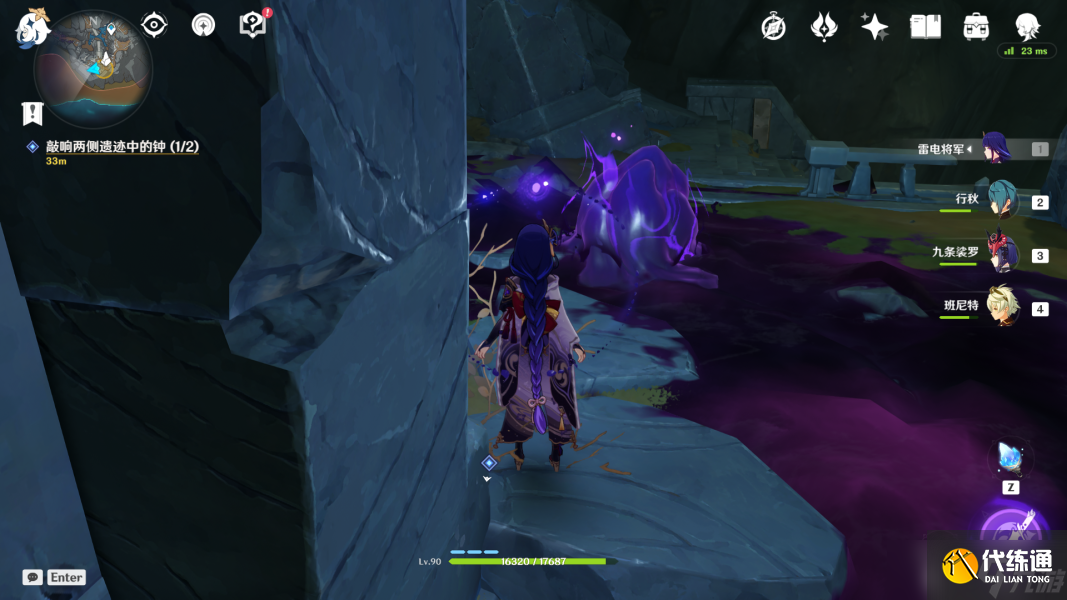Screen dimensions: 1067x600
Task: Open the winged Wish icon
Action: (x=824, y=27)
